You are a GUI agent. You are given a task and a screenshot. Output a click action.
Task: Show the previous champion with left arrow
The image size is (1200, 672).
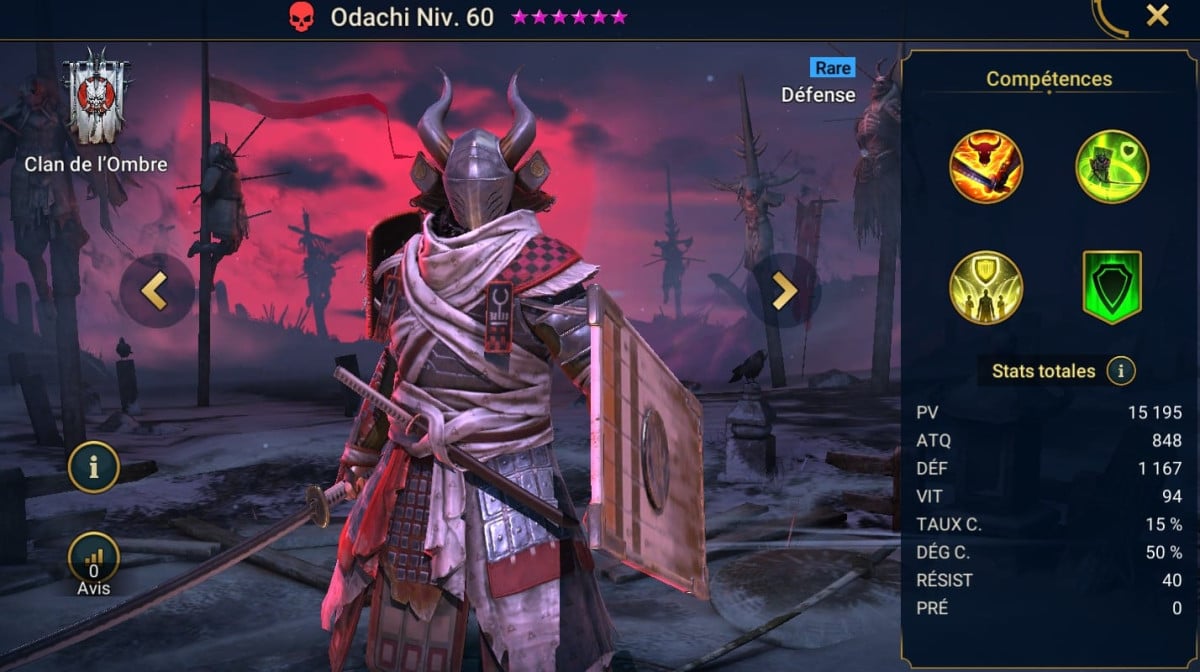[x=157, y=290]
